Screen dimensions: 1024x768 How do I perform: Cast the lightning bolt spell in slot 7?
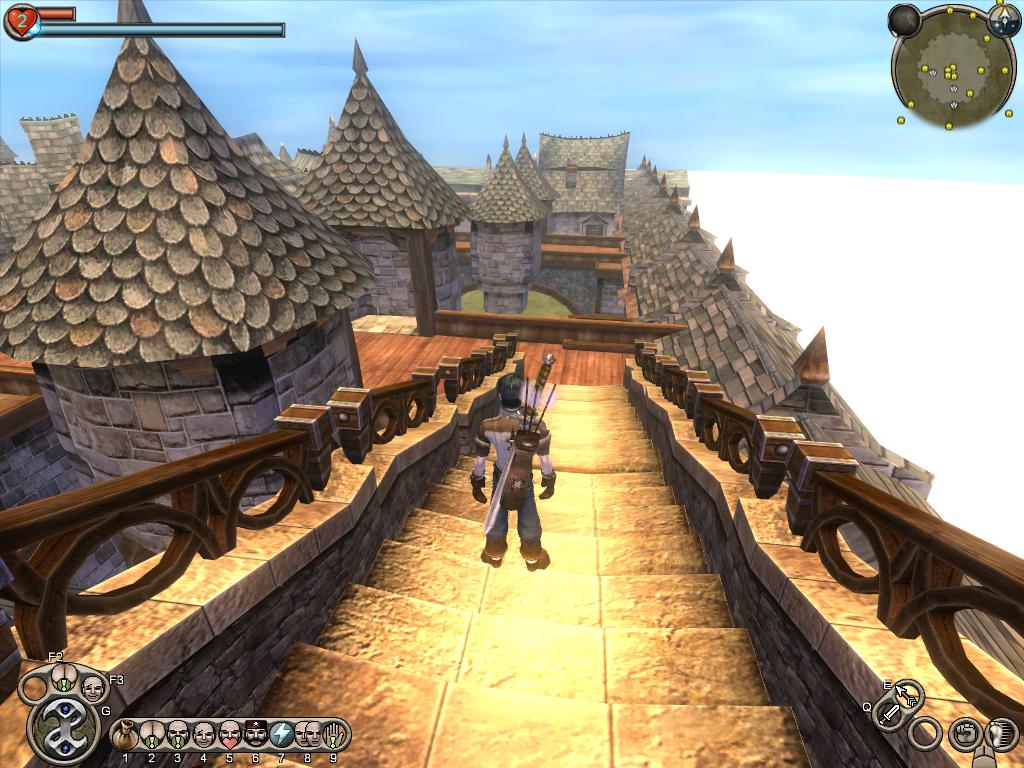pyautogui.click(x=281, y=735)
